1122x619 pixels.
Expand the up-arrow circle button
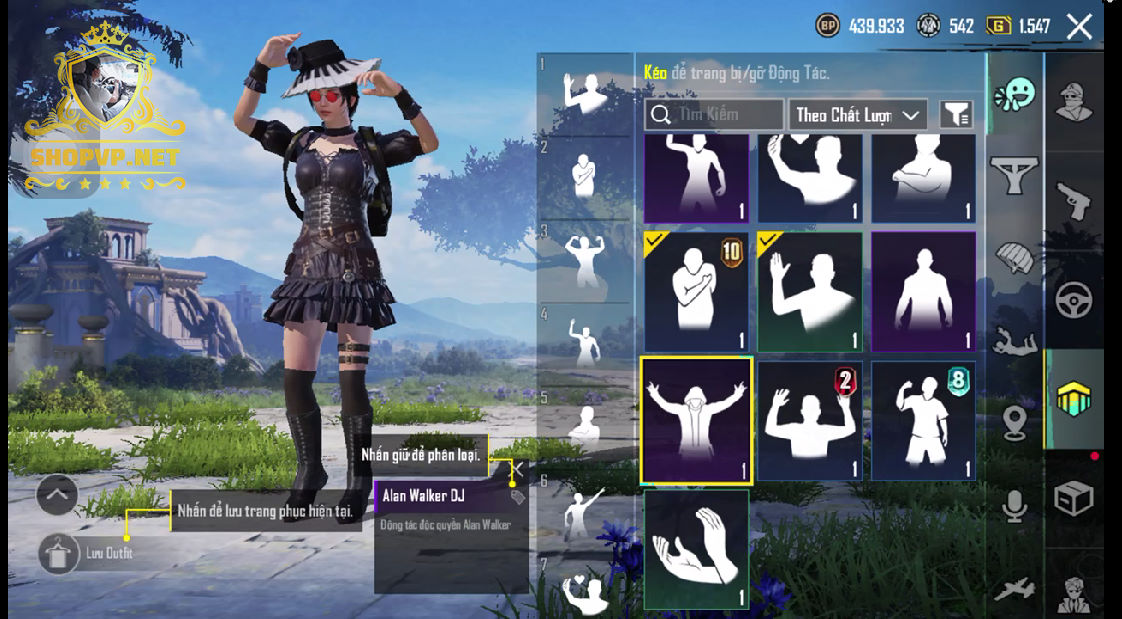57,494
